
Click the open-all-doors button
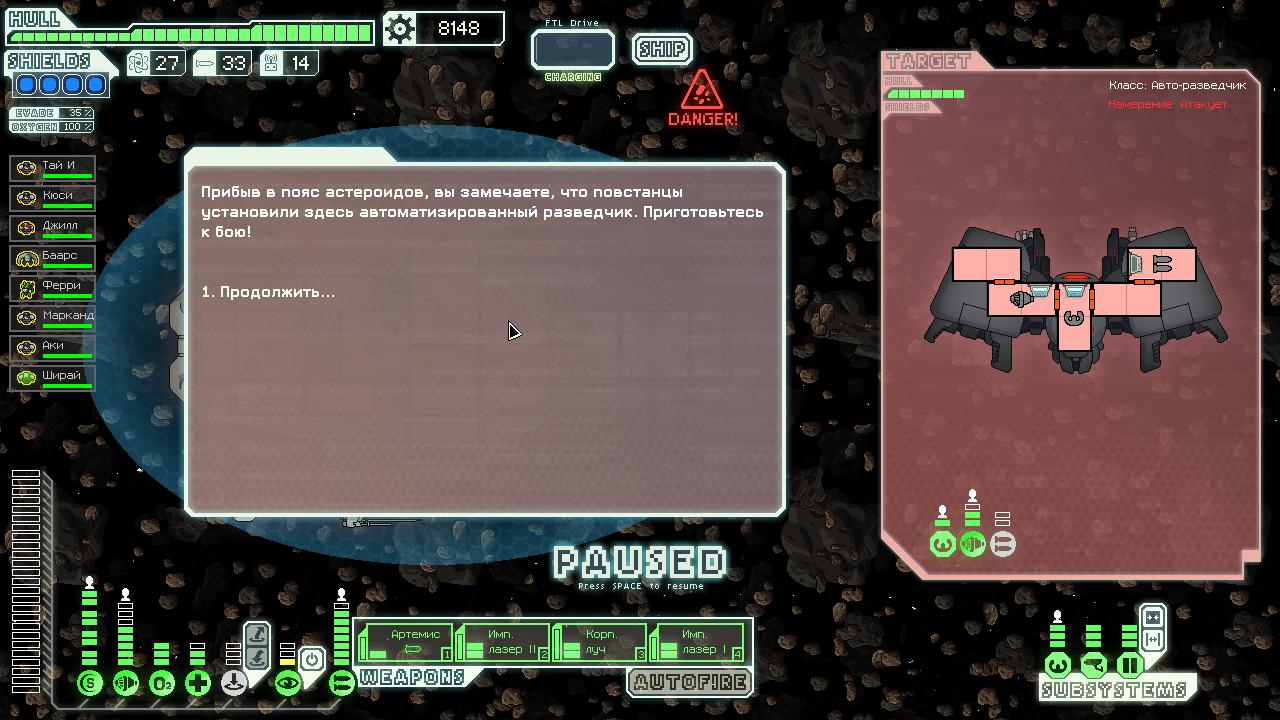[x=1152, y=639]
